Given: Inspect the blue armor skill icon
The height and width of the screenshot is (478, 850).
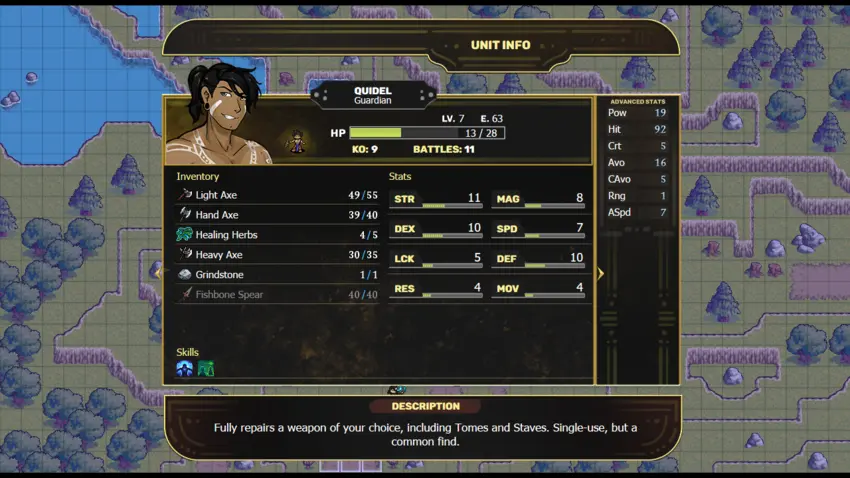Looking at the screenshot, I should [185, 369].
